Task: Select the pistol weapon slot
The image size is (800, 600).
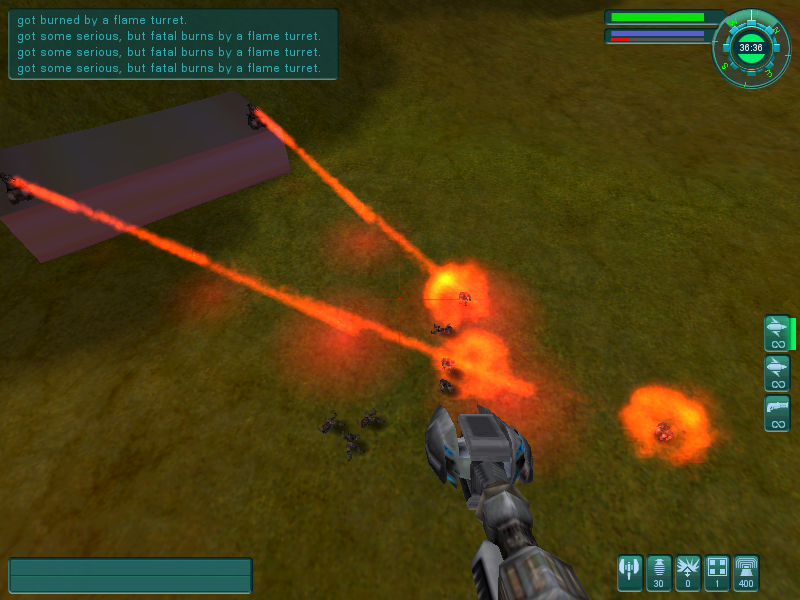Action: pyautogui.click(x=777, y=413)
